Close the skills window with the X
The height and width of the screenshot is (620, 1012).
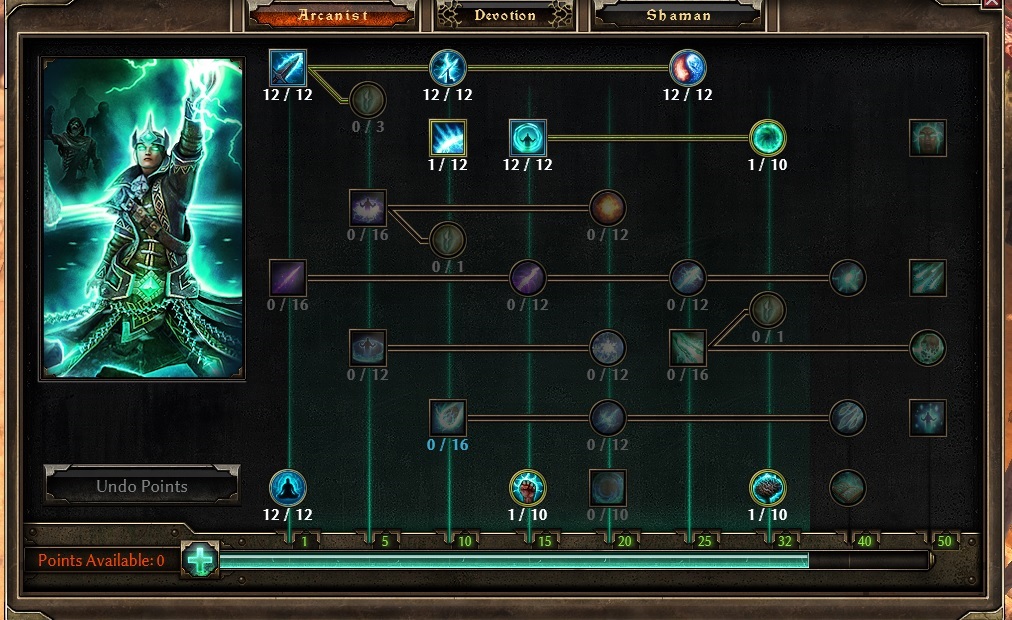993,4
